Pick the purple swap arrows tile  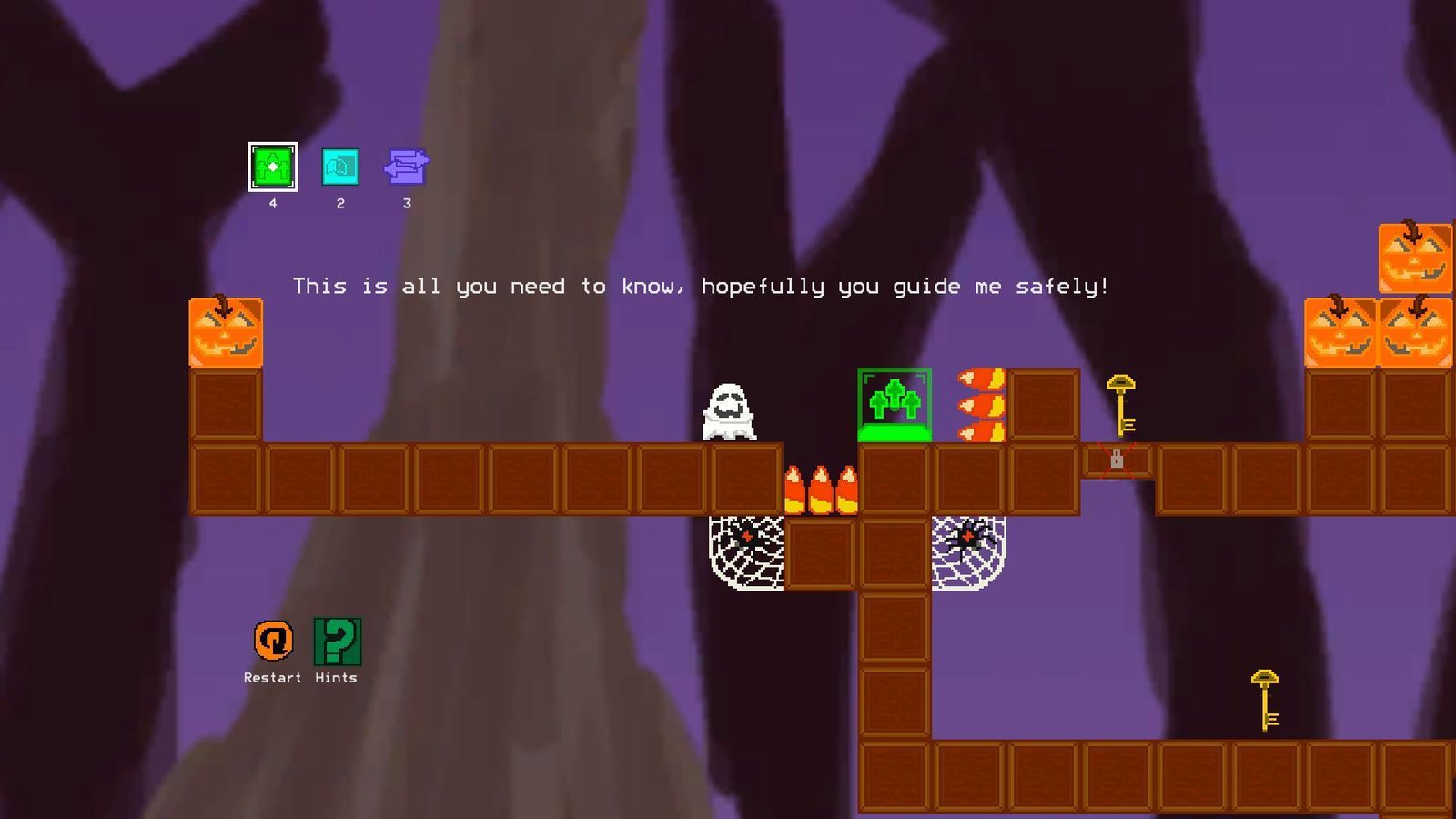(406, 167)
